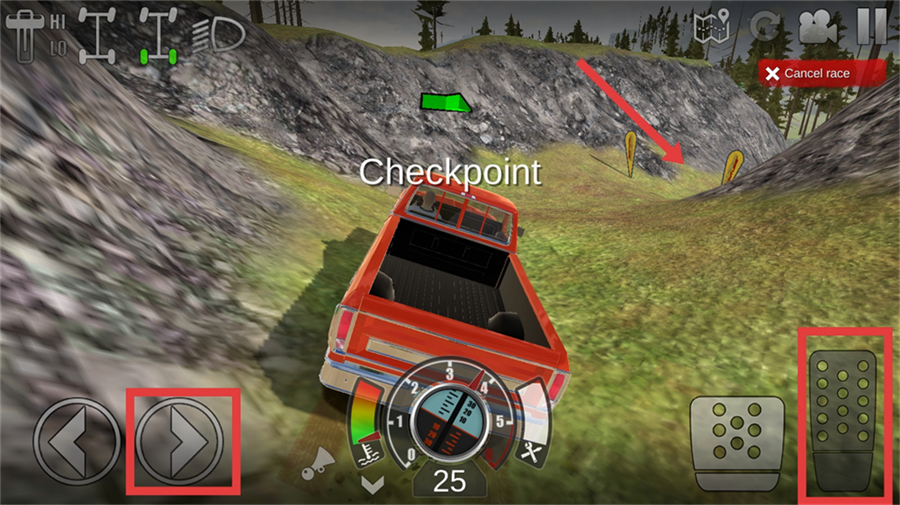Cancel the race
The height and width of the screenshot is (505, 900).
(x=821, y=73)
